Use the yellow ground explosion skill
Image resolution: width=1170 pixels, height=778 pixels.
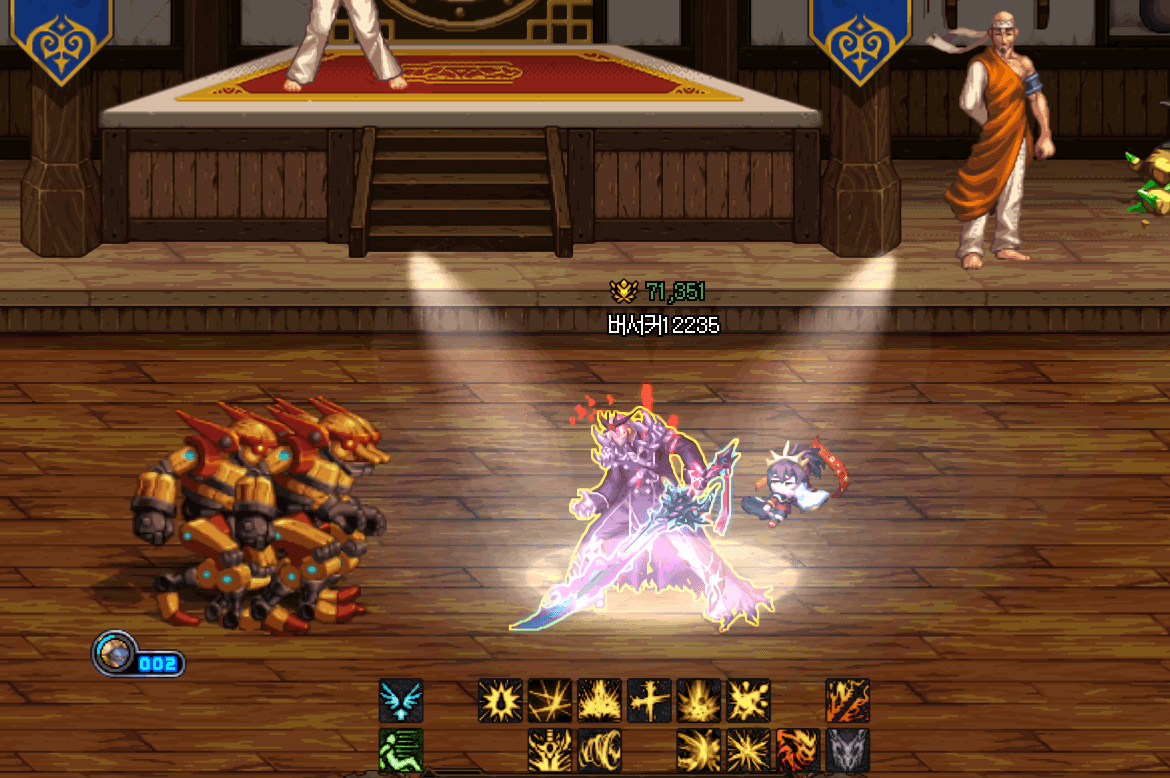[x=699, y=701]
